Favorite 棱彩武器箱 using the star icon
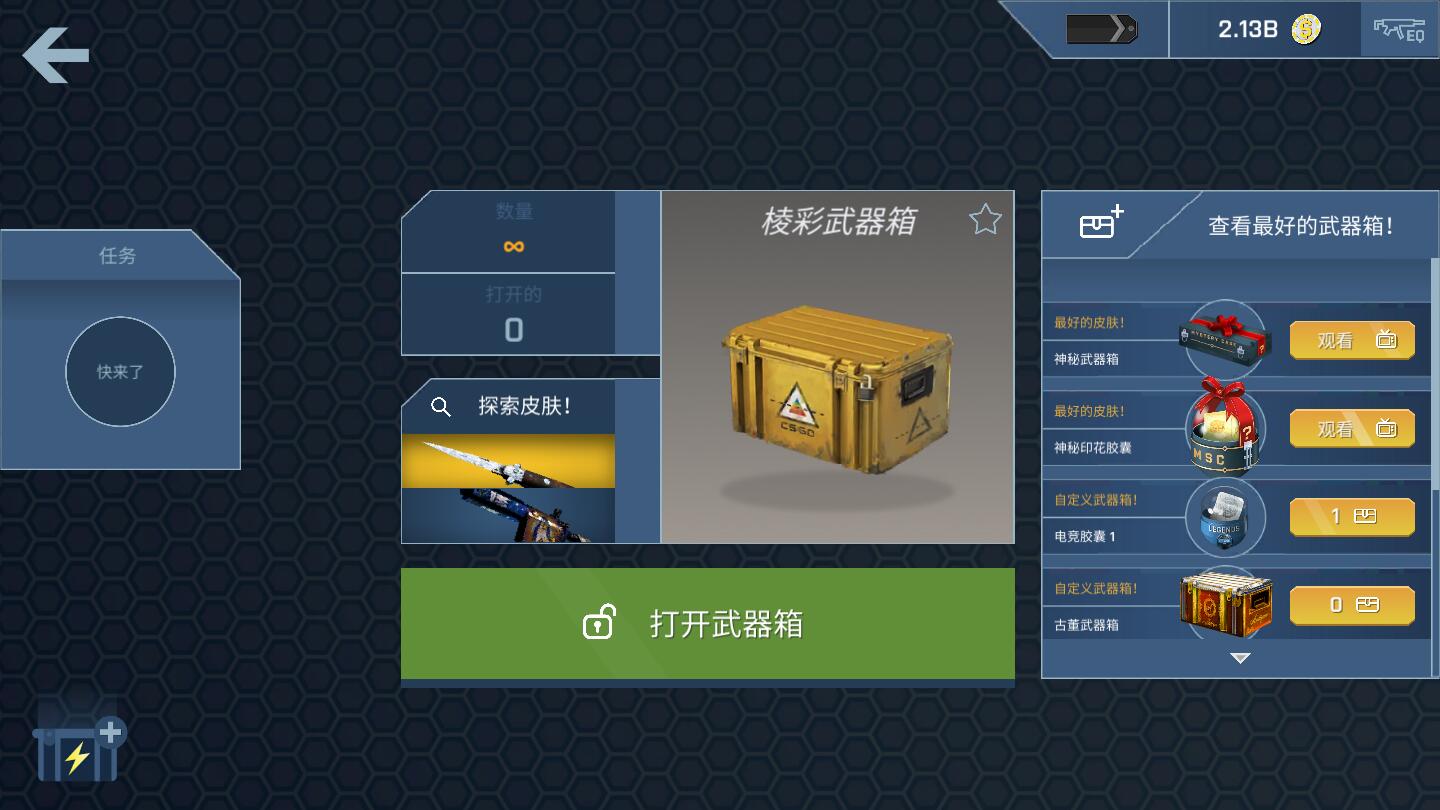Screen dimensions: 1440x810 984,219
